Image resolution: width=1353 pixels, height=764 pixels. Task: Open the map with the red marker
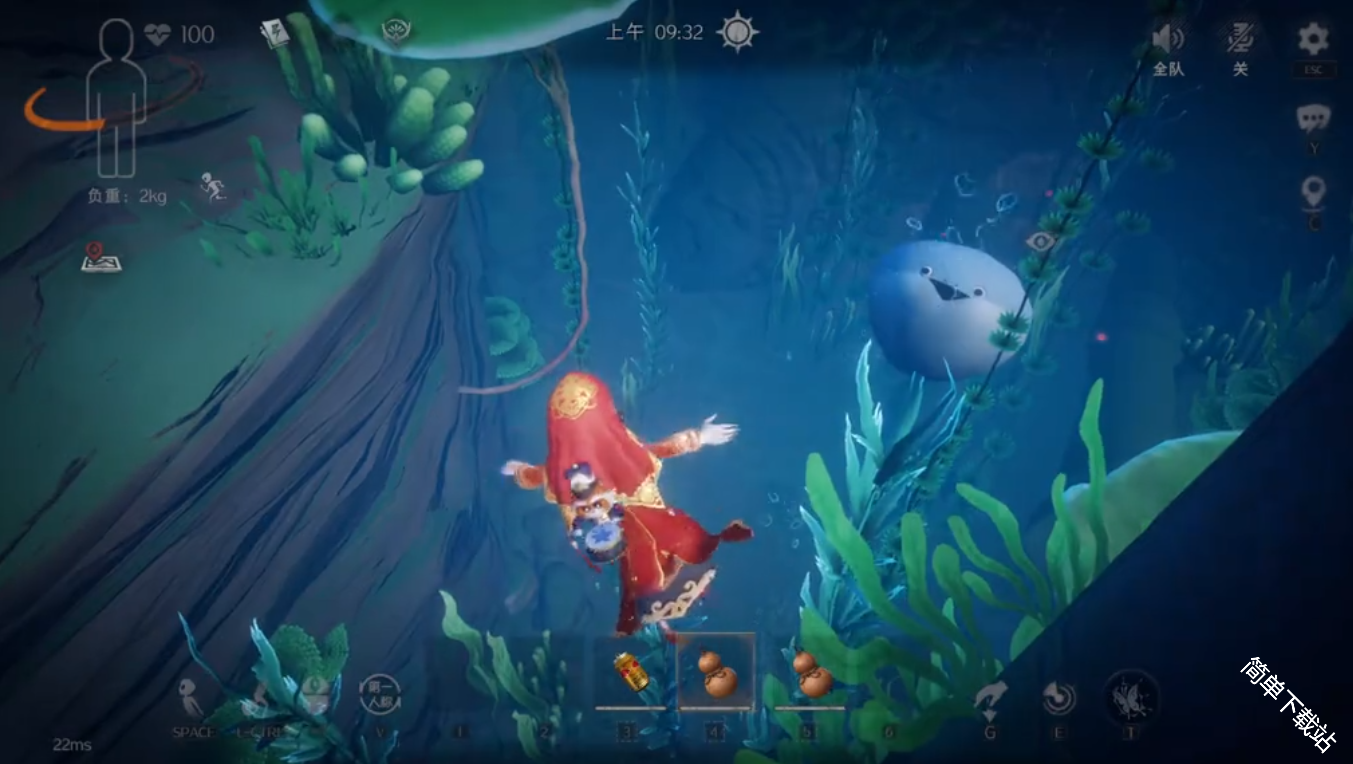101,258
